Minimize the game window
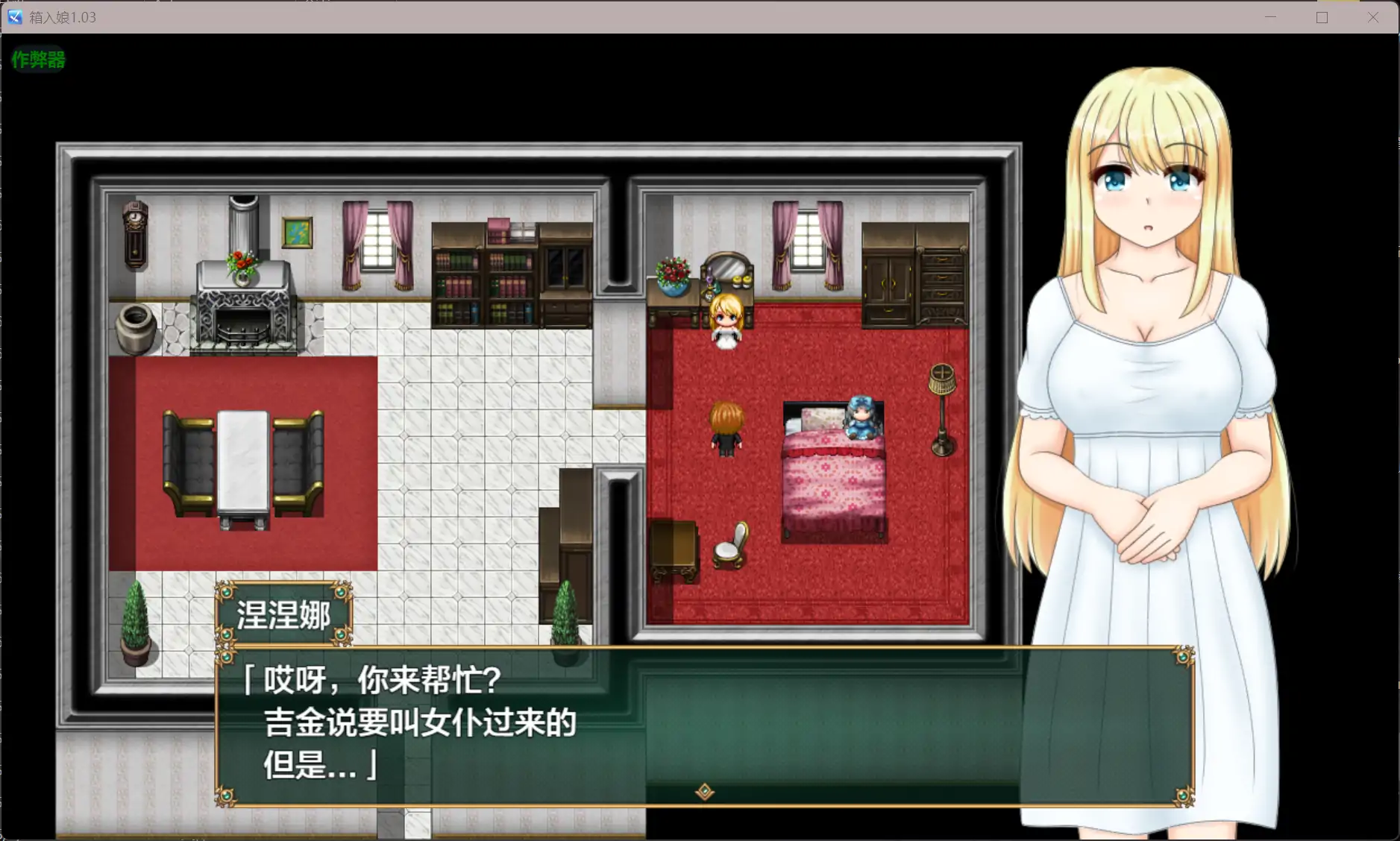 tap(1271, 16)
